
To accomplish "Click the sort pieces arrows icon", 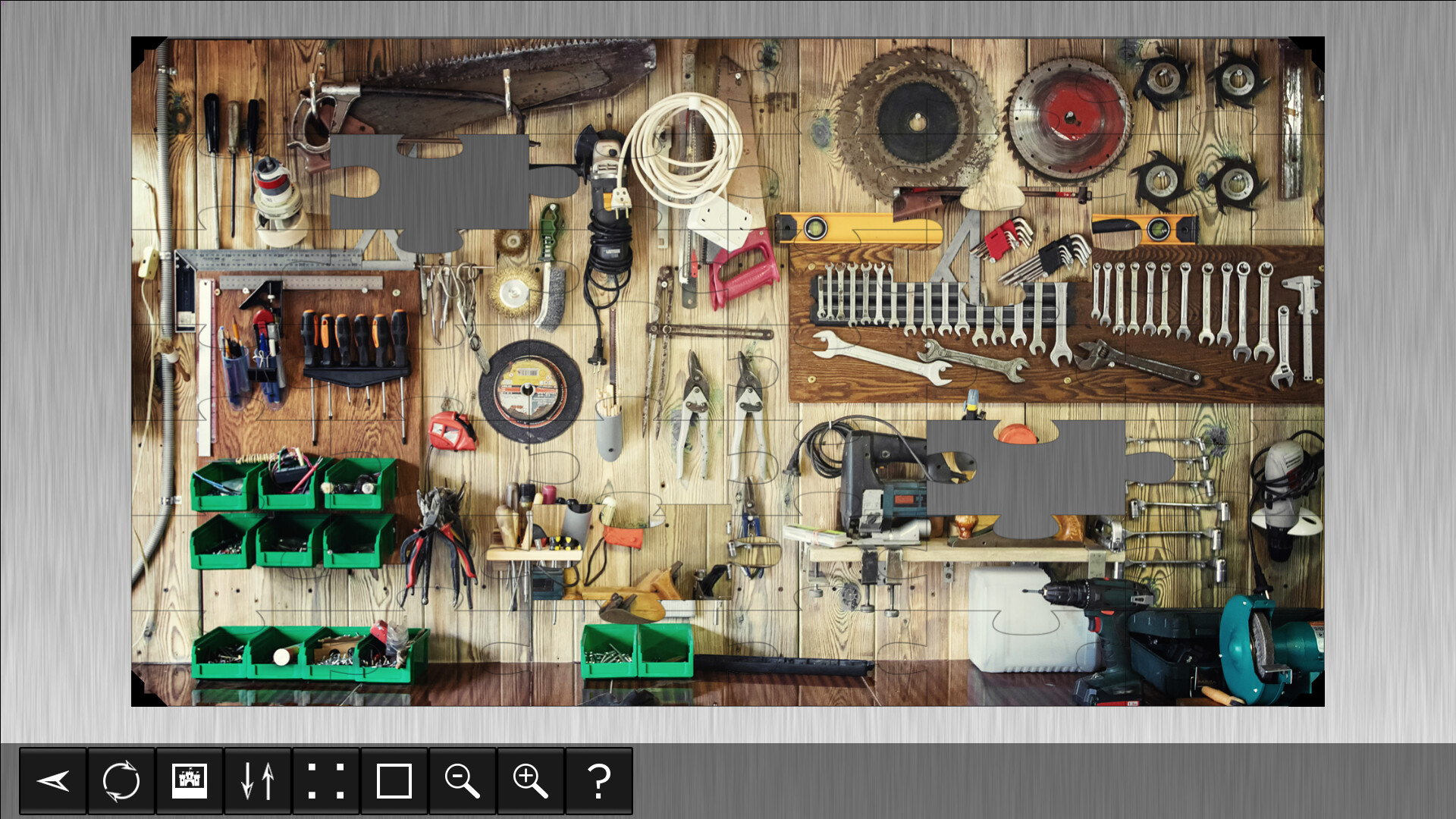I will pyautogui.click(x=258, y=781).
